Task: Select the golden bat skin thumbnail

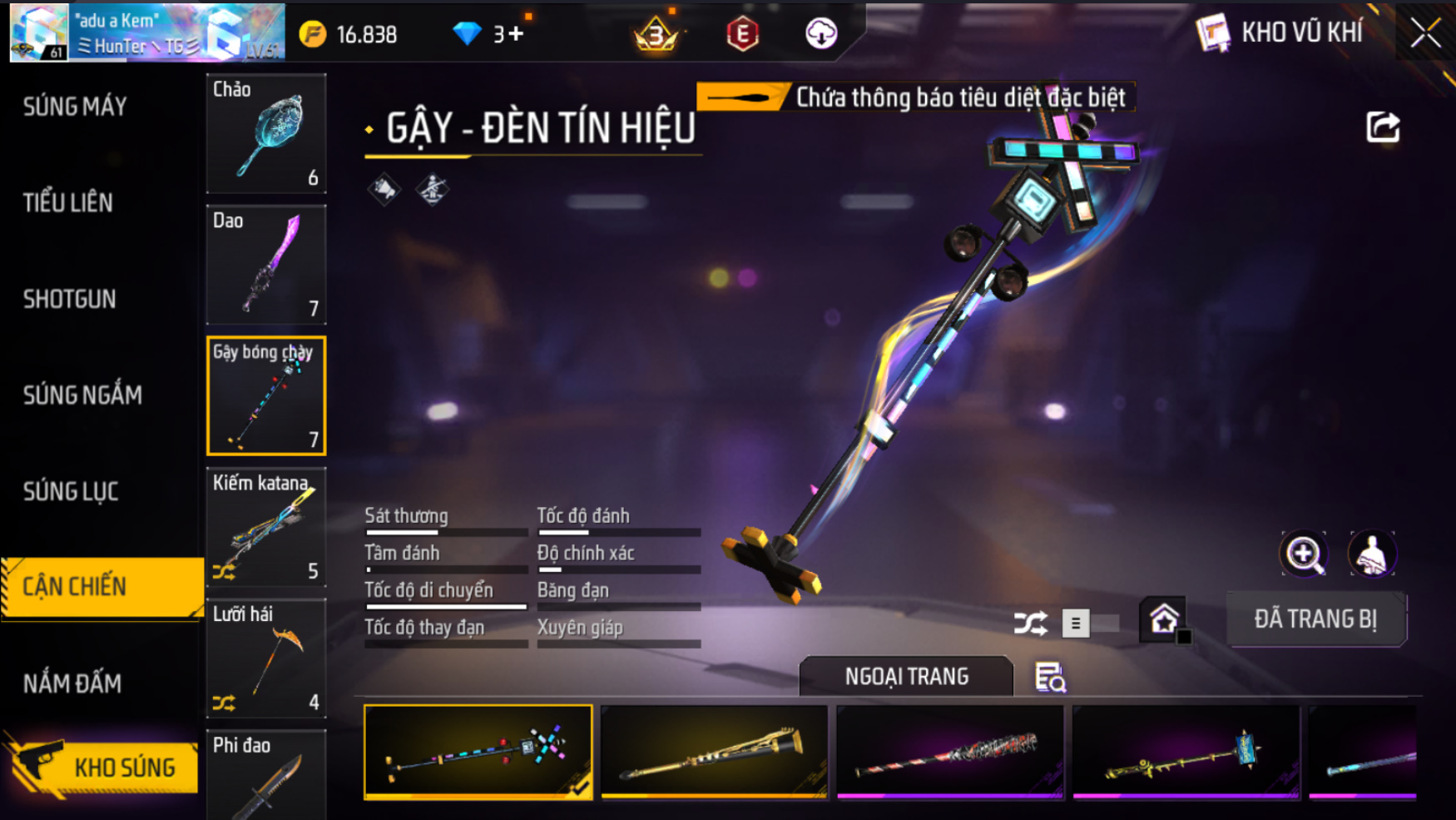Action: click(714, 752)
